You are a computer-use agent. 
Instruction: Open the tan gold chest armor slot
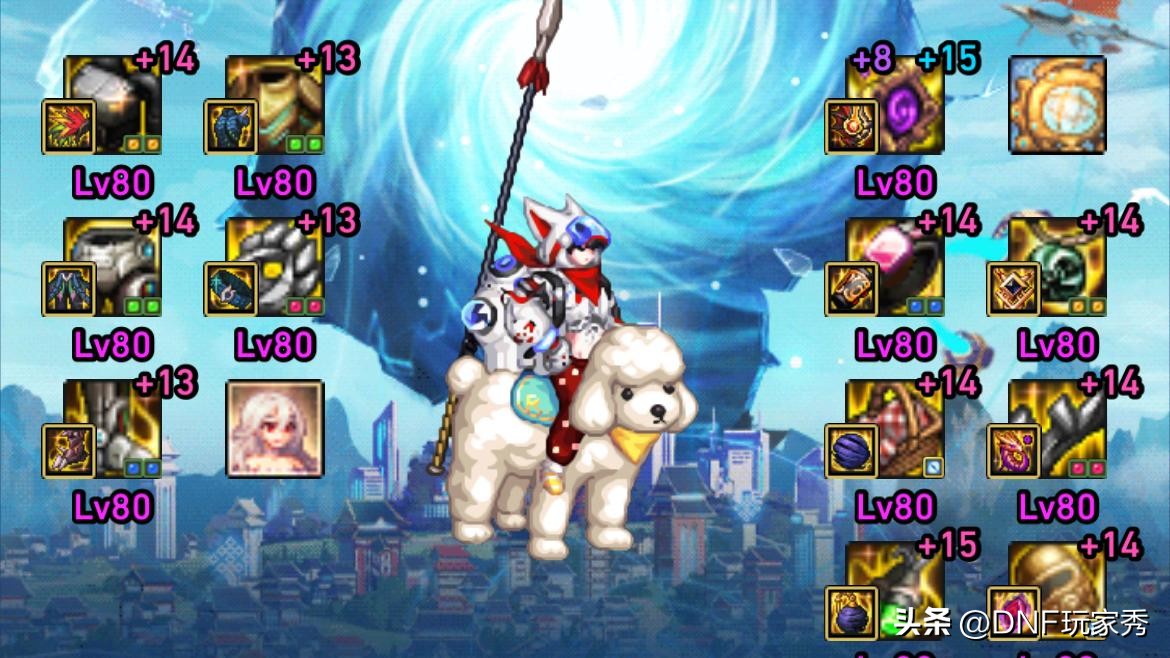tap(274, 103)
